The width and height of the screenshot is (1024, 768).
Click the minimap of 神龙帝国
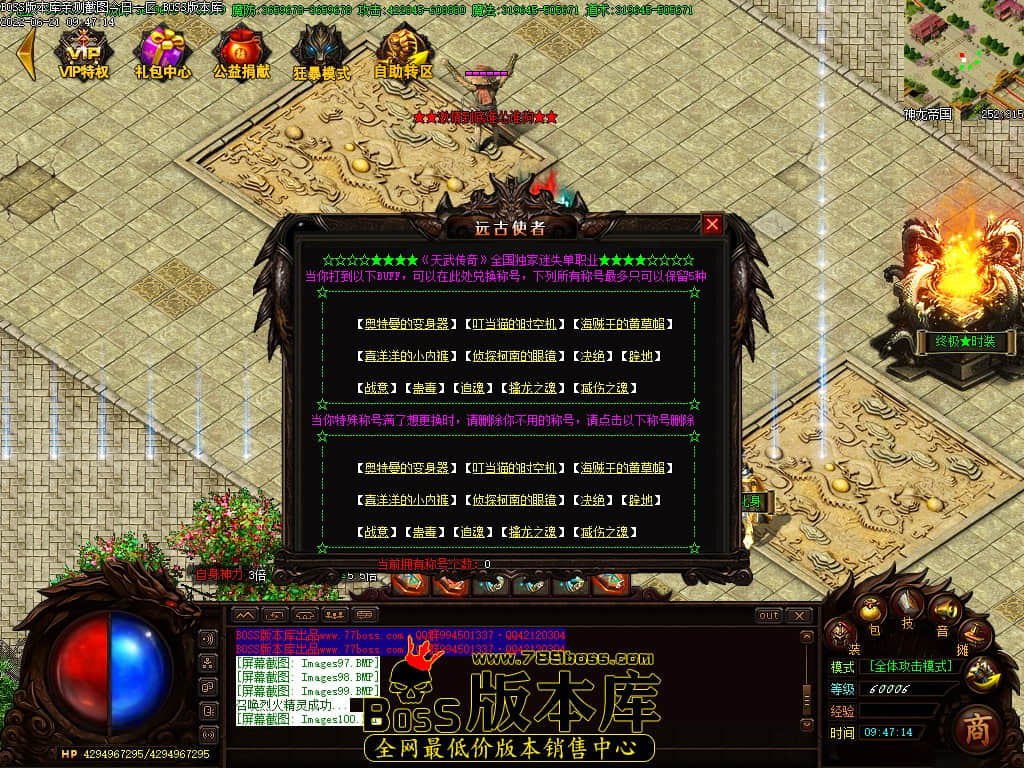(x=962, y=52)
